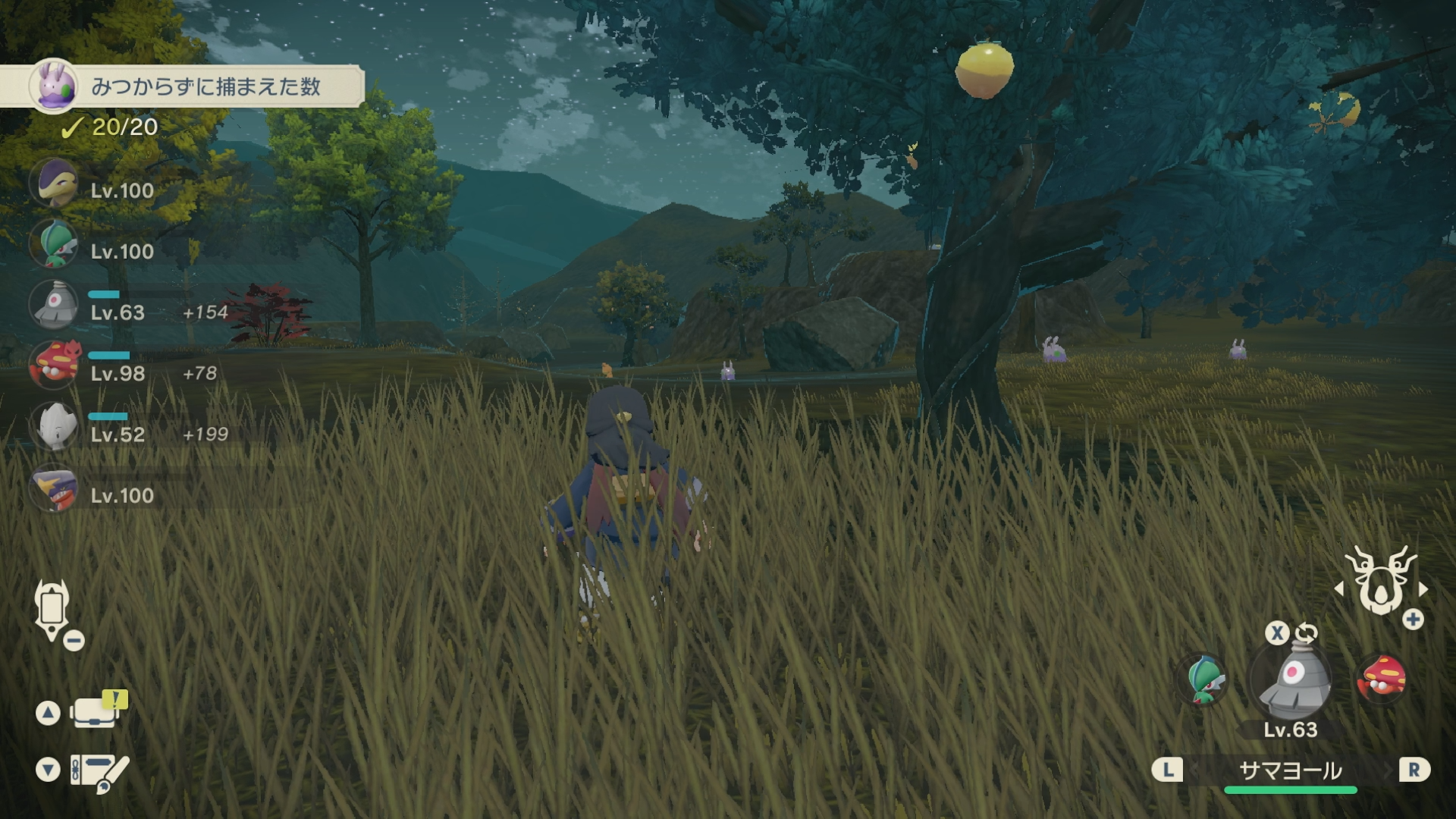The image size is (1456, 819).
Task: Open the Arc Phone map icon
Action: (52, 608)
